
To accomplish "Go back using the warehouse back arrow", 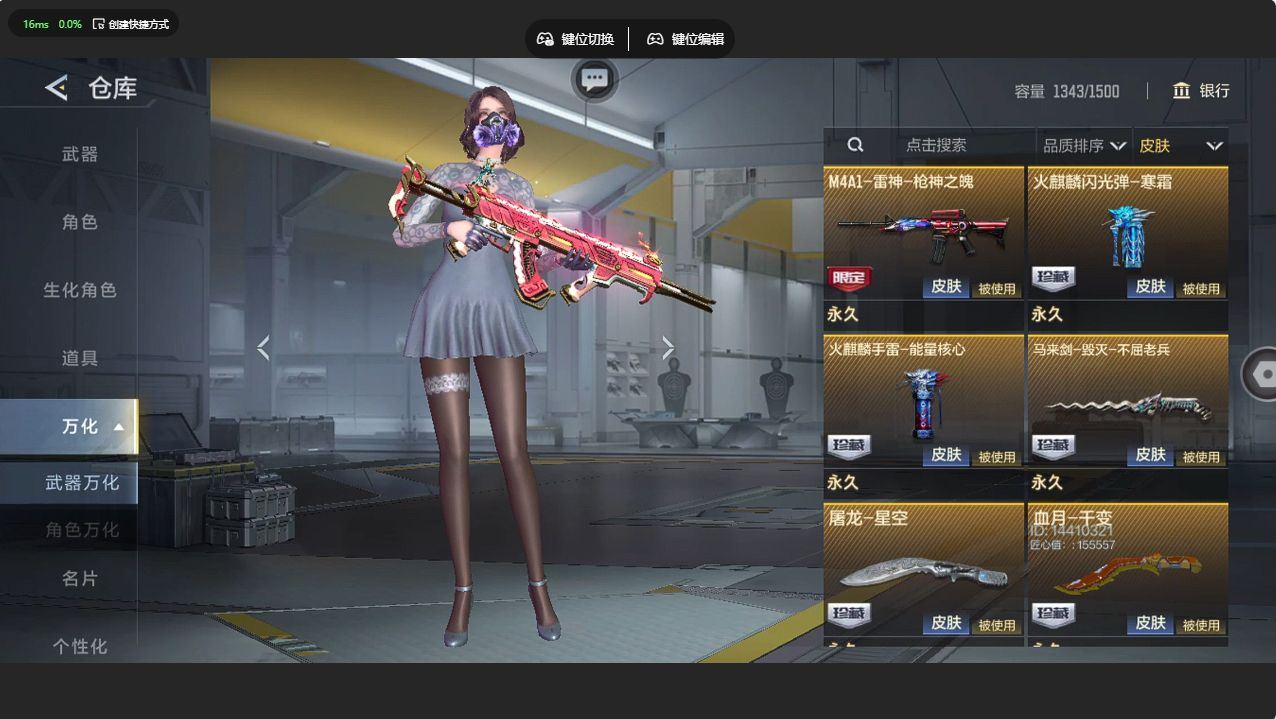I will (57, 88).
